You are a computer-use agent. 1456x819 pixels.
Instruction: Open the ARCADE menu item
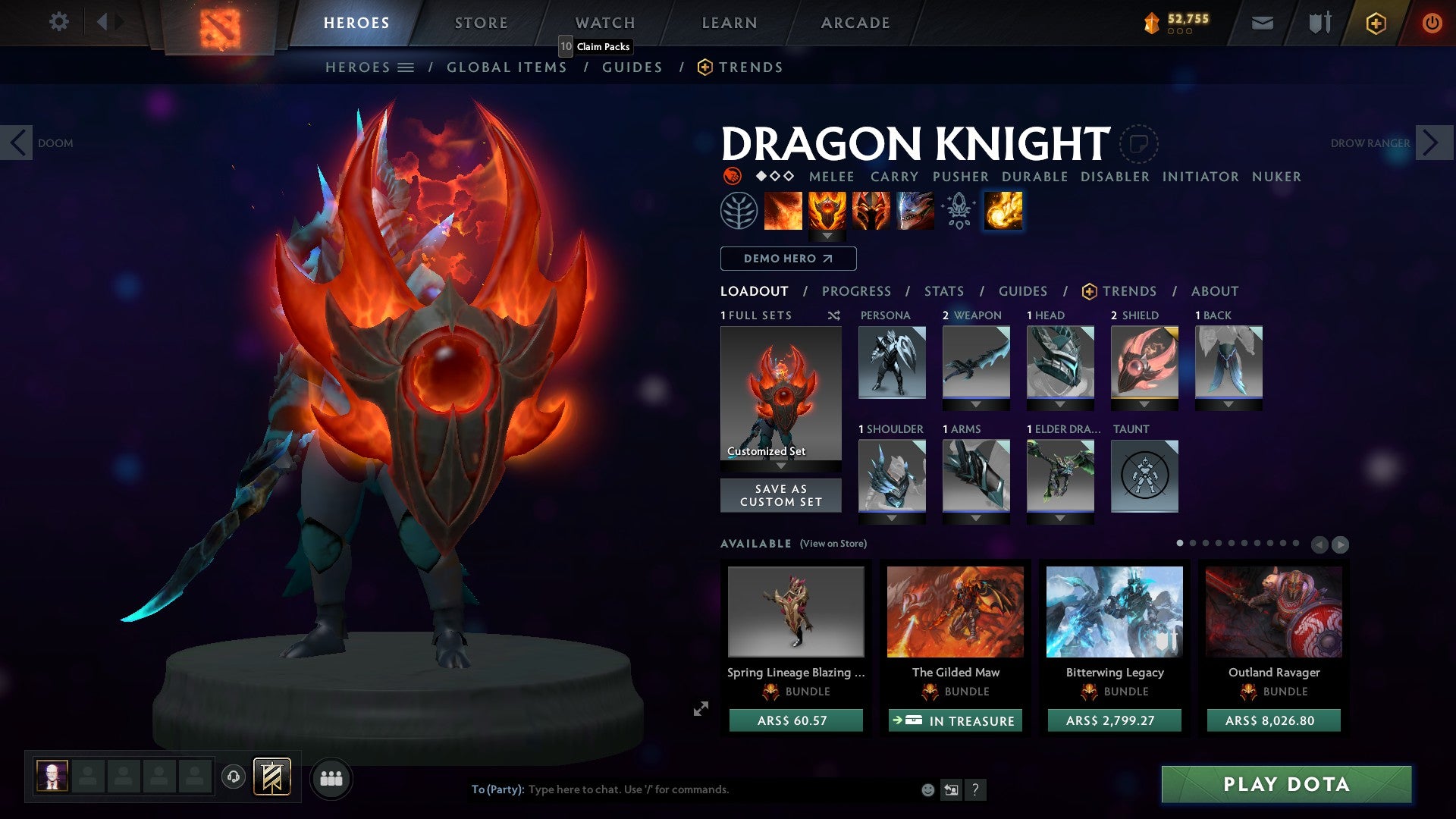855,23
